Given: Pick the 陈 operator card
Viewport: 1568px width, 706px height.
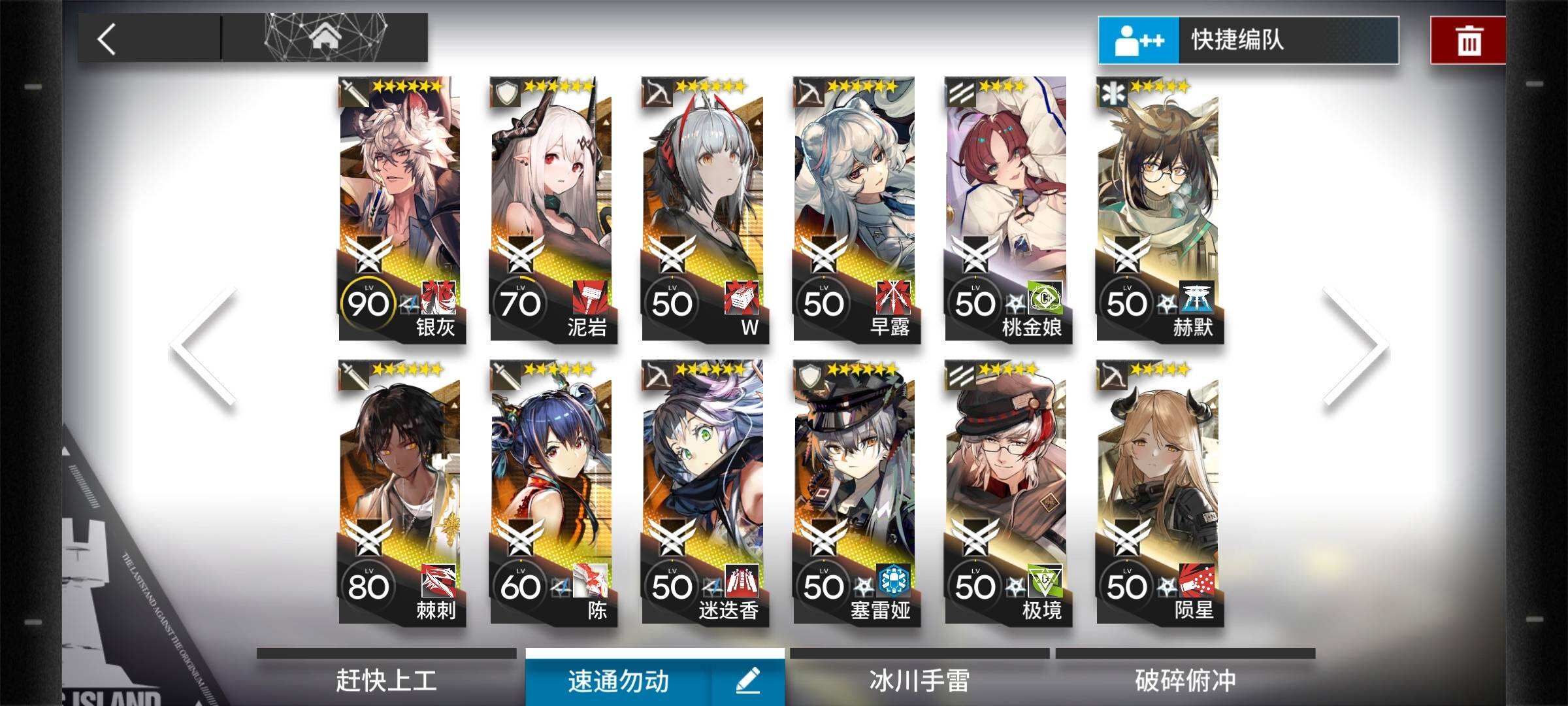Looking at the screenshot, I should click(x=552, y=493).
